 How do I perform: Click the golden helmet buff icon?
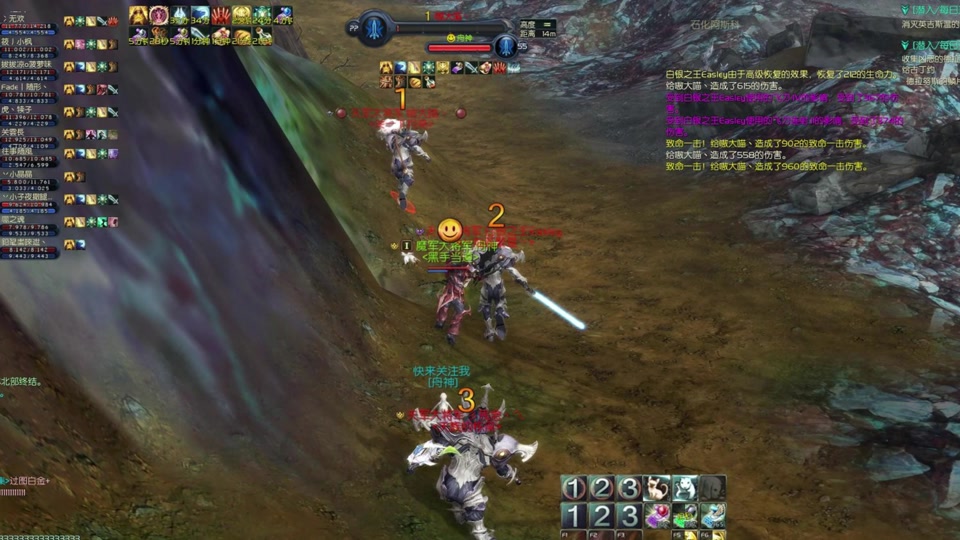pos(242,15)
